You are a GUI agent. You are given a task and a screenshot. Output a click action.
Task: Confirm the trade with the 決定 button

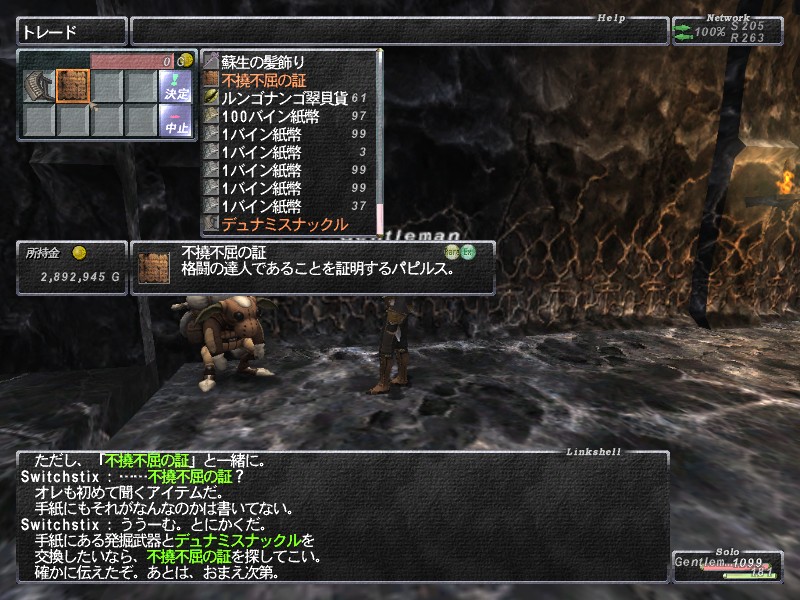(175, 86)
